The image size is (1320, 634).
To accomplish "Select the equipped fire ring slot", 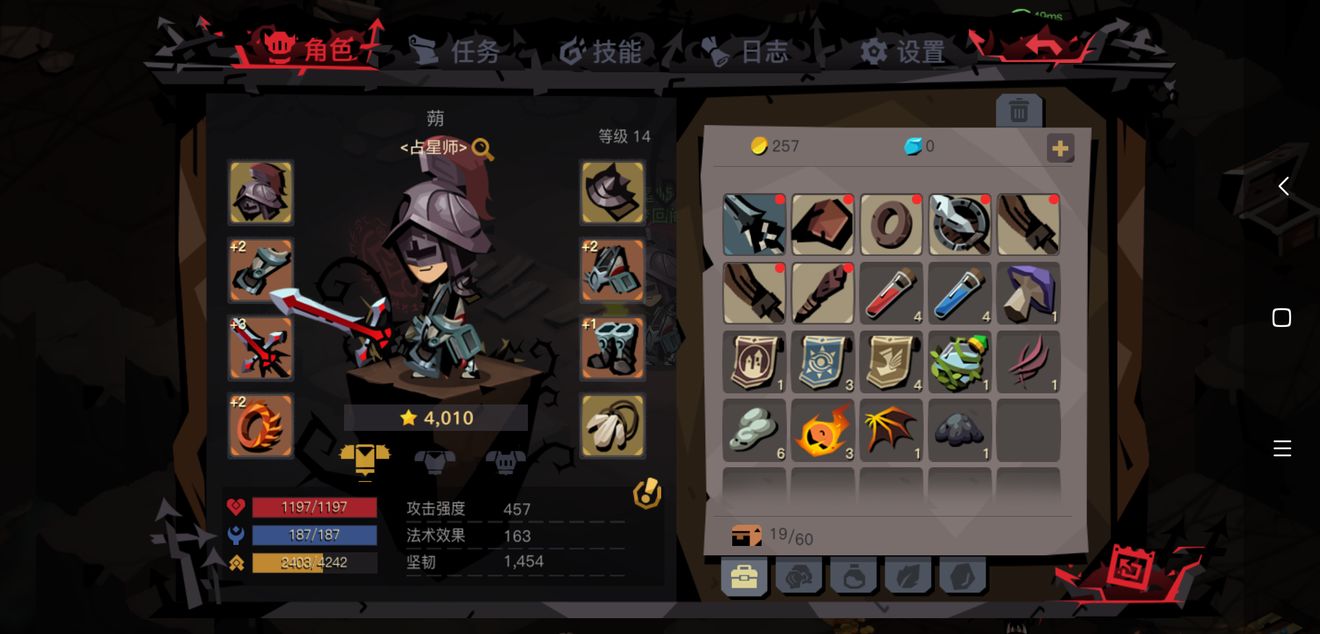I will click(x=261, y=426).
